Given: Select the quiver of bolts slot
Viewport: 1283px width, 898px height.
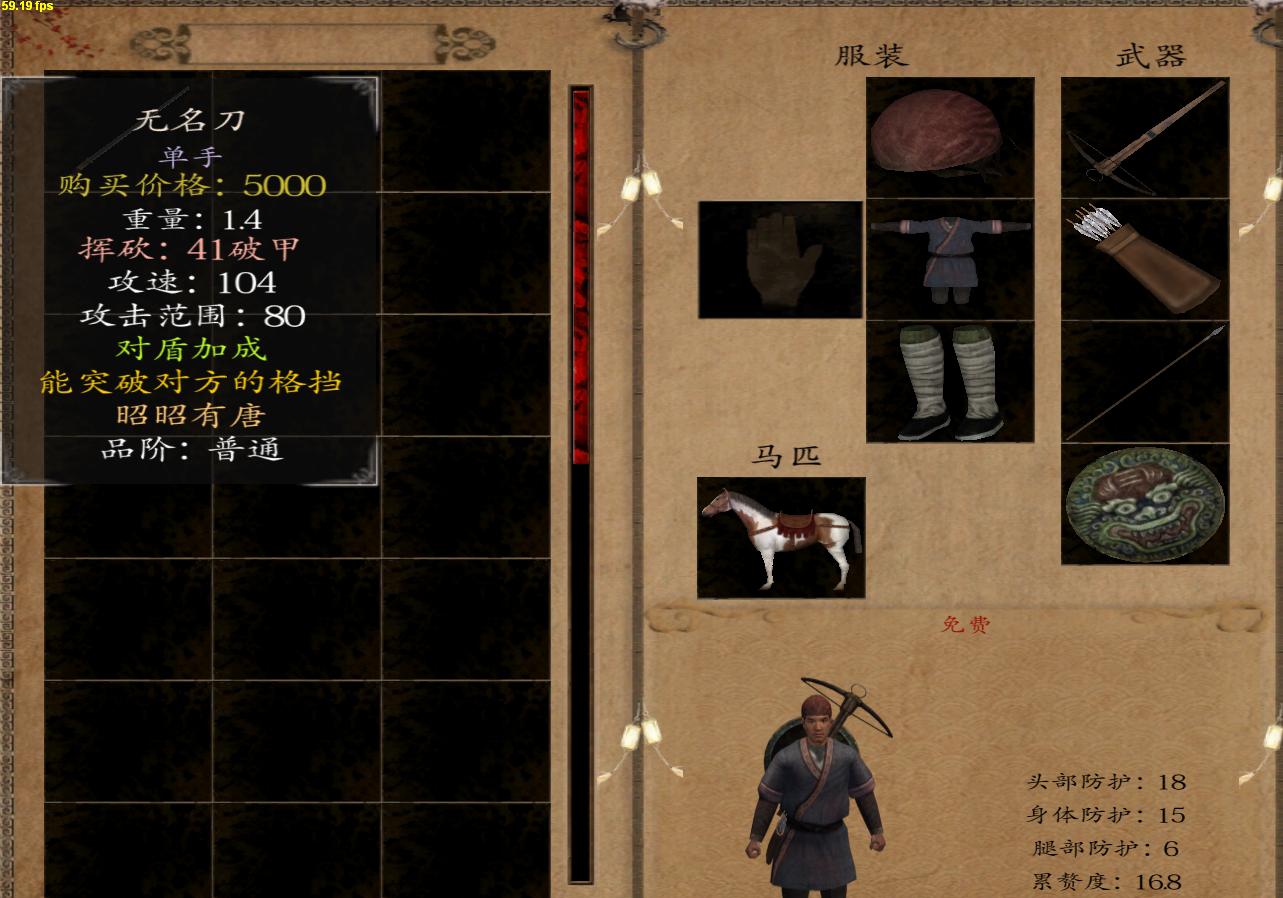Looking at the screenshot, I should pyautogui.click(x=1145, y=259).
